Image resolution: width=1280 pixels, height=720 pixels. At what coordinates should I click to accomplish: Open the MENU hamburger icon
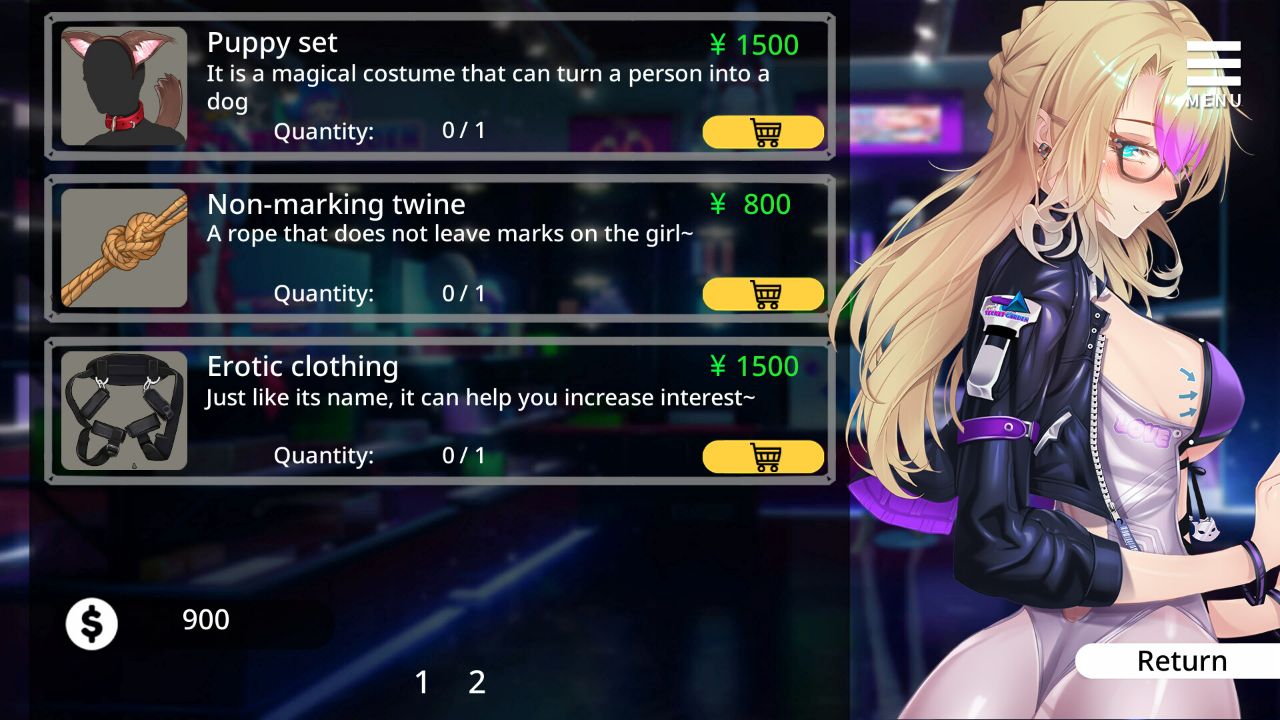point(1212,65)
